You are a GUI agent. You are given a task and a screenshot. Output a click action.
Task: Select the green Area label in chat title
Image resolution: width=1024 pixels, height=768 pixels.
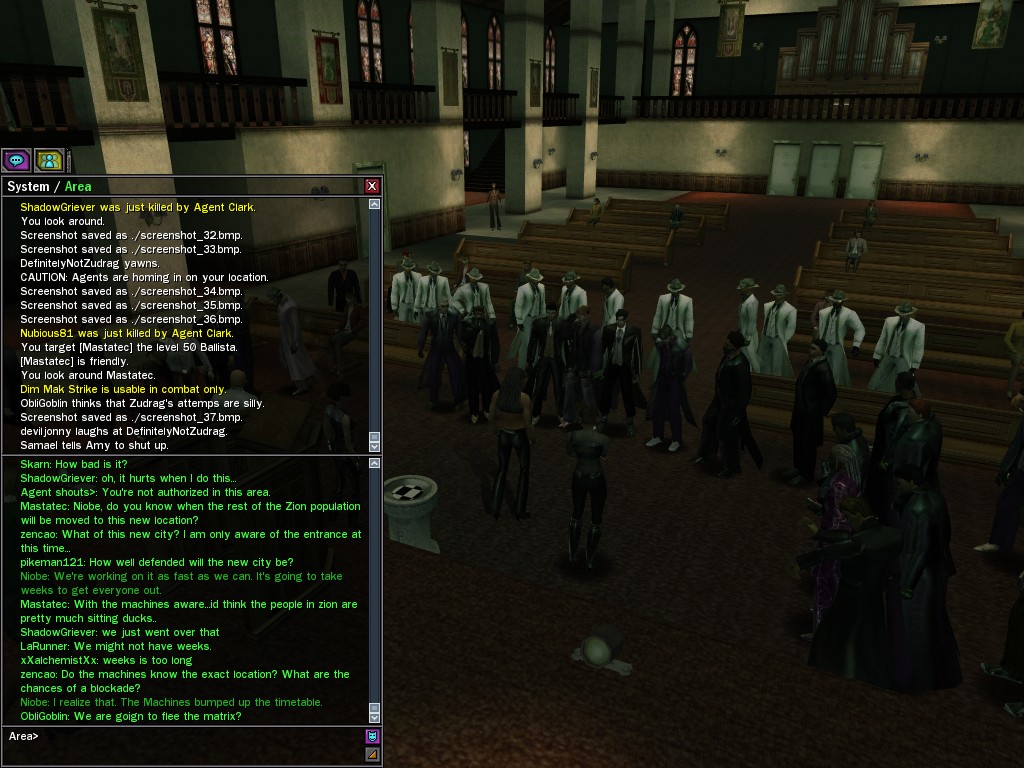tap(78, 187)
